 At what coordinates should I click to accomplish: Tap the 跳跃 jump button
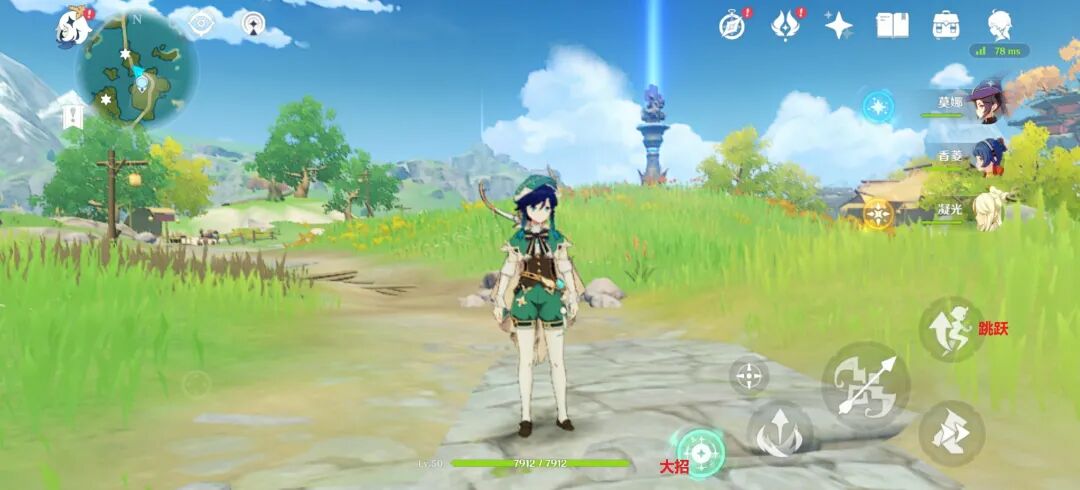(950, 329)
